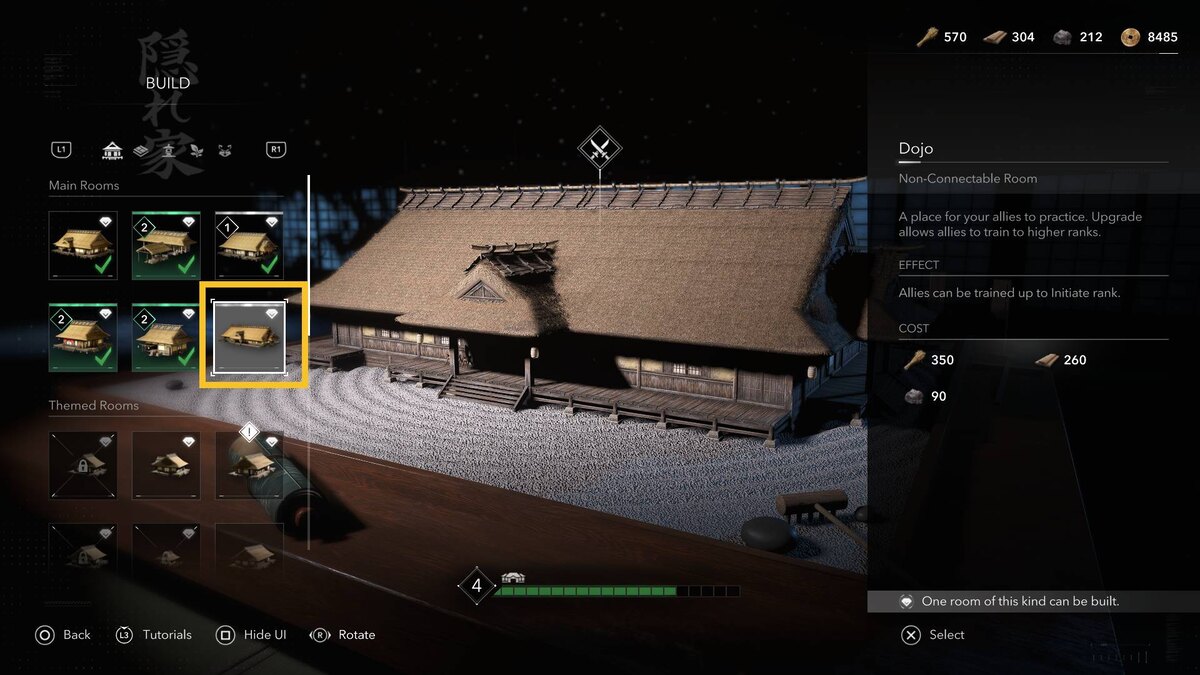The height and width of the screenshot is (675, 1200).
Task: Select the locked themed room tile
Action: 83,465
